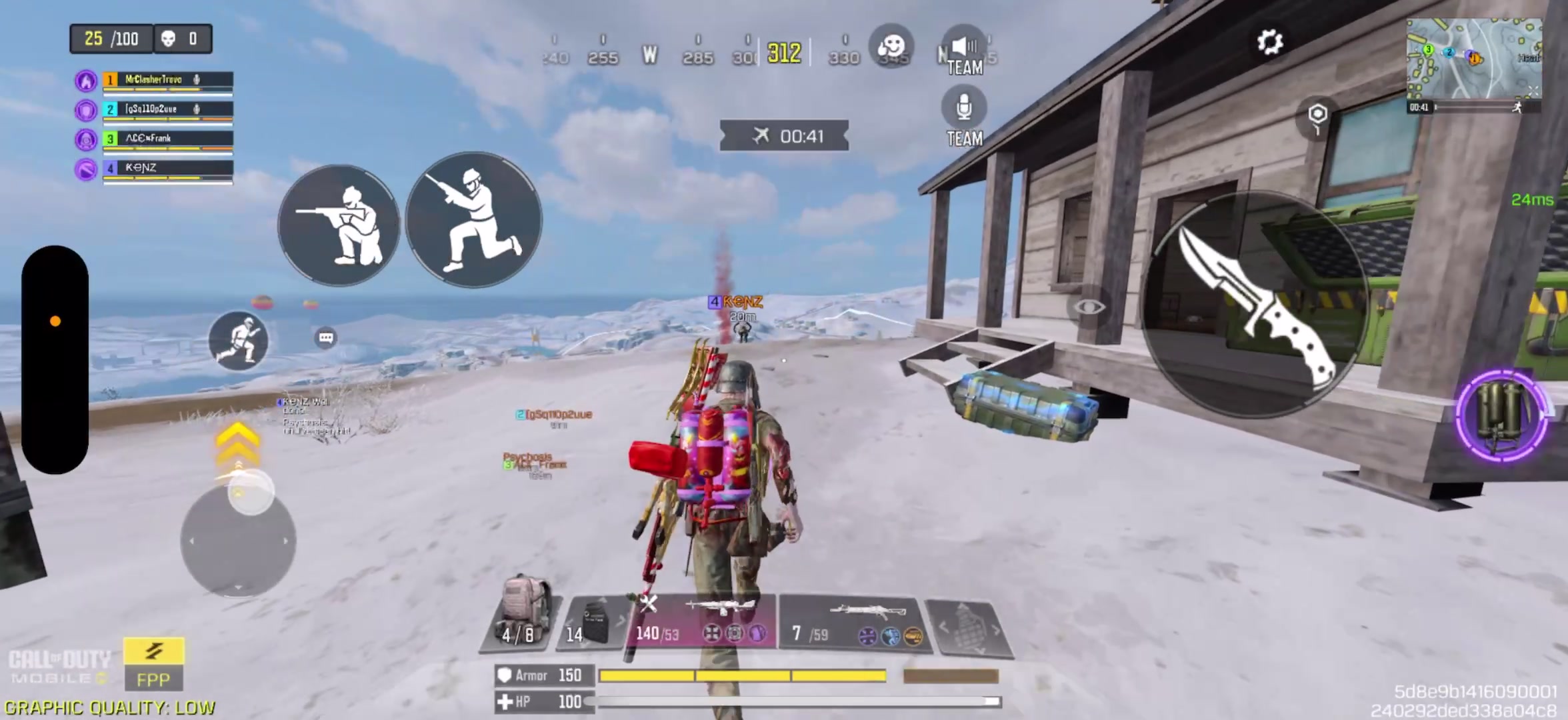Open the quick chat speech bubble
This screenshot has height=720, width=1568.
tap(326, 338)
